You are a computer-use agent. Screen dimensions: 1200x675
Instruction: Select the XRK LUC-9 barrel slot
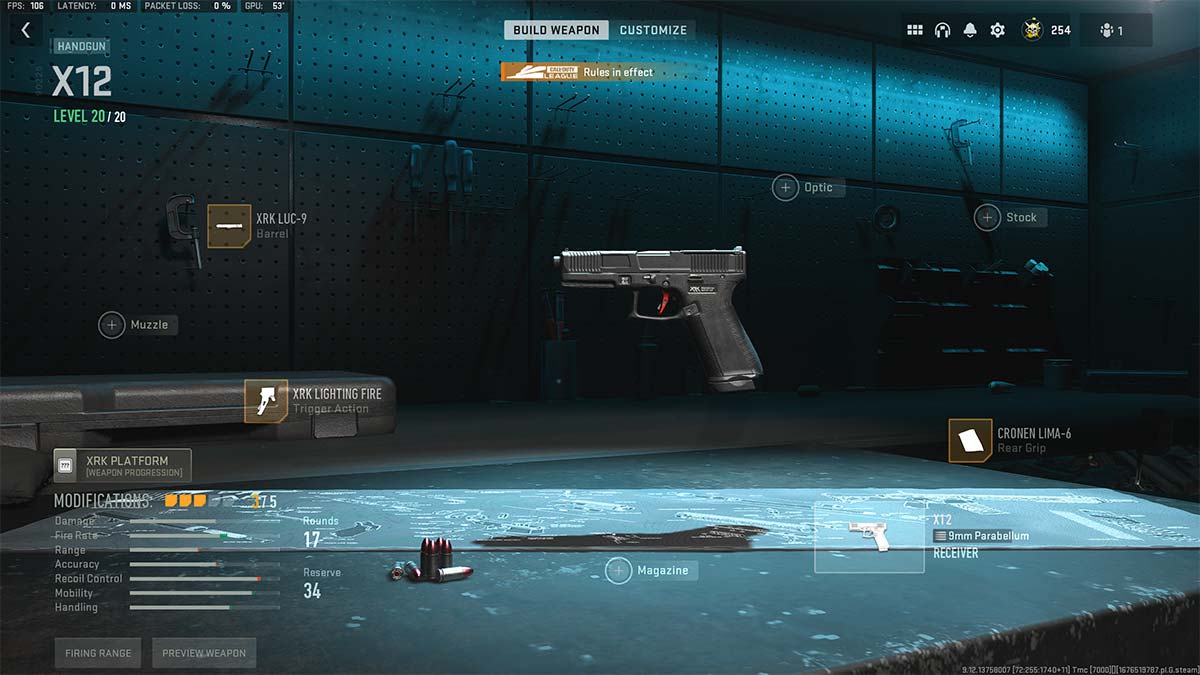pos(229,226)
